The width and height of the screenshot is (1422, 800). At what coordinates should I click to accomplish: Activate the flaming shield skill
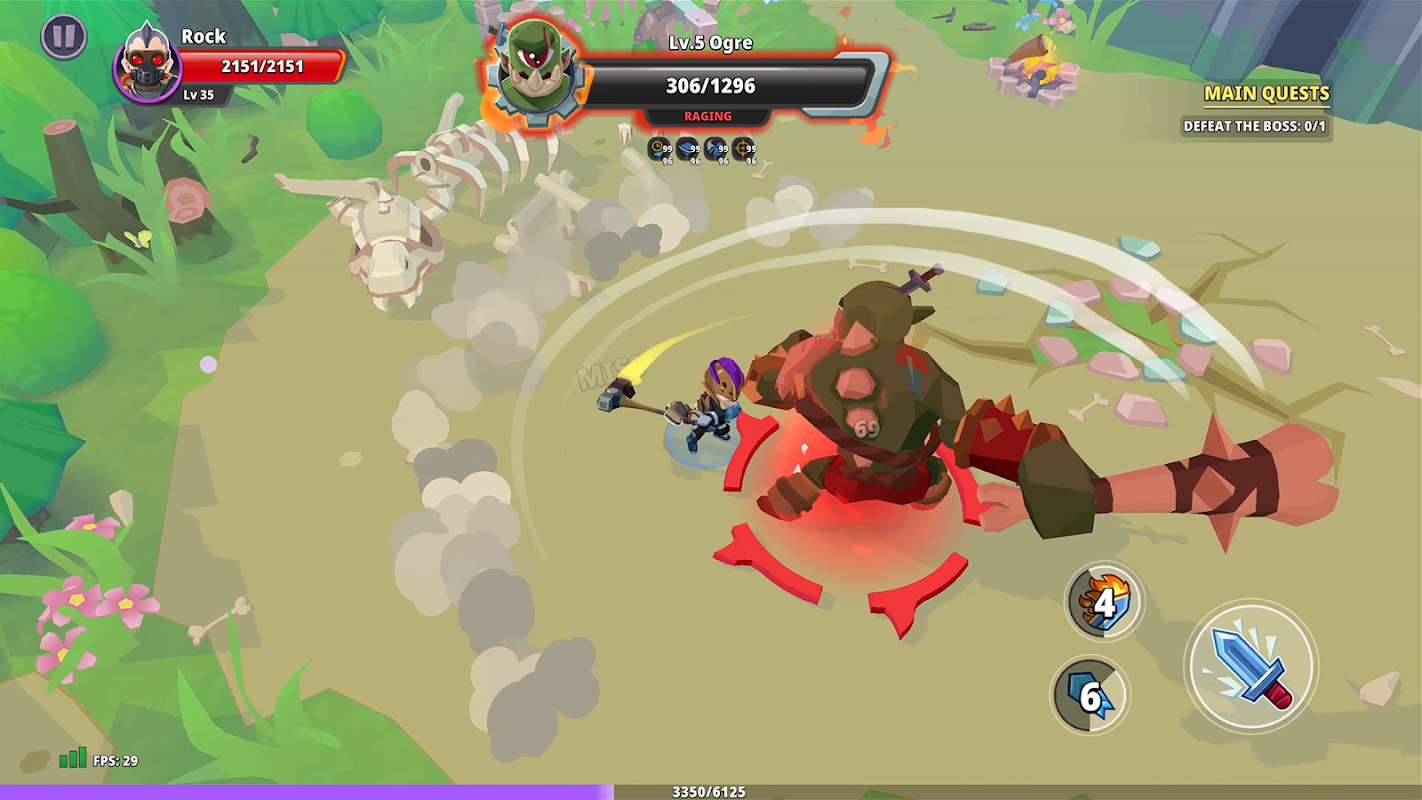pyautogui.click(x=1104, y=601)
